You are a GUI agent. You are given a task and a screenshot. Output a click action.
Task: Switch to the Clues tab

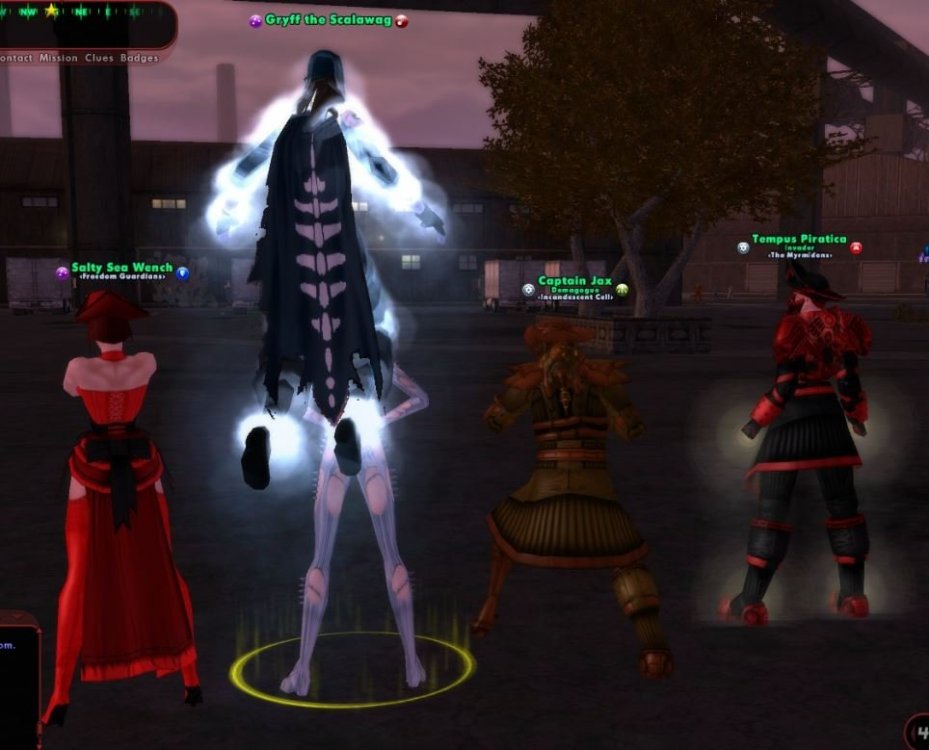[98, 58]
